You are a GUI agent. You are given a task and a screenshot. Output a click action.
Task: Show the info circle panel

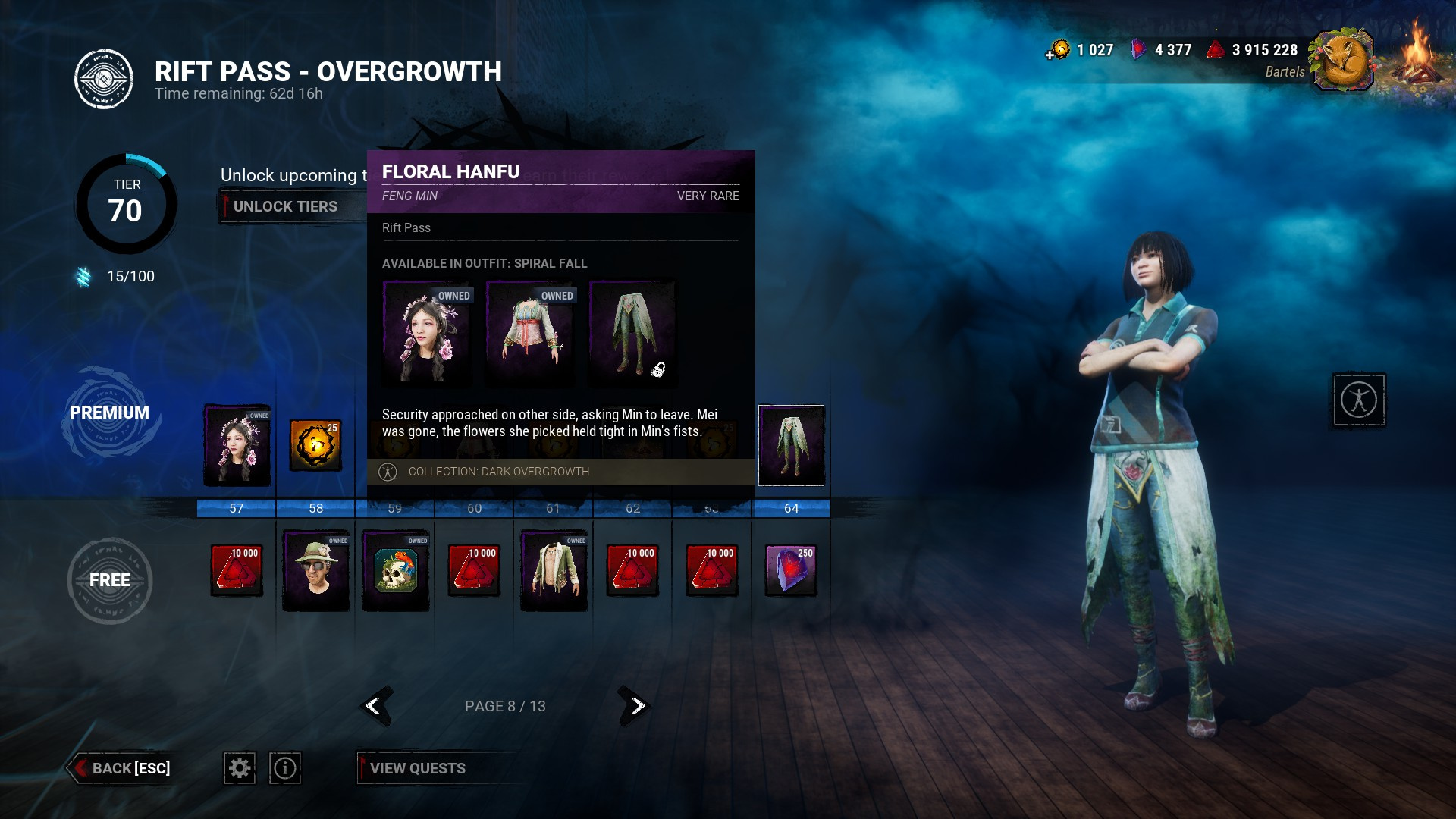click(x=285, y=768)
